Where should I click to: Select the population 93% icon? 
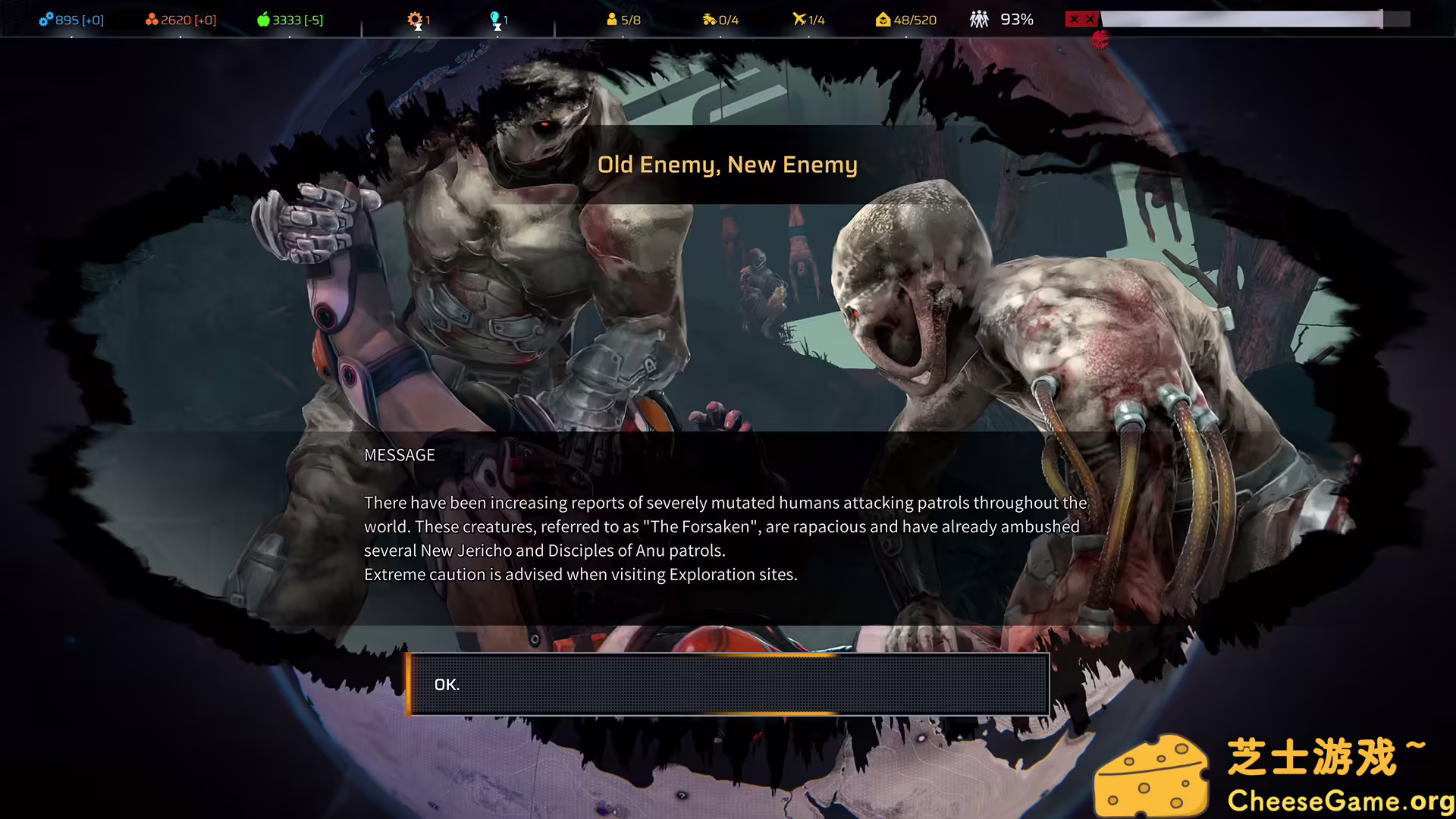click(x=979, y=19)
